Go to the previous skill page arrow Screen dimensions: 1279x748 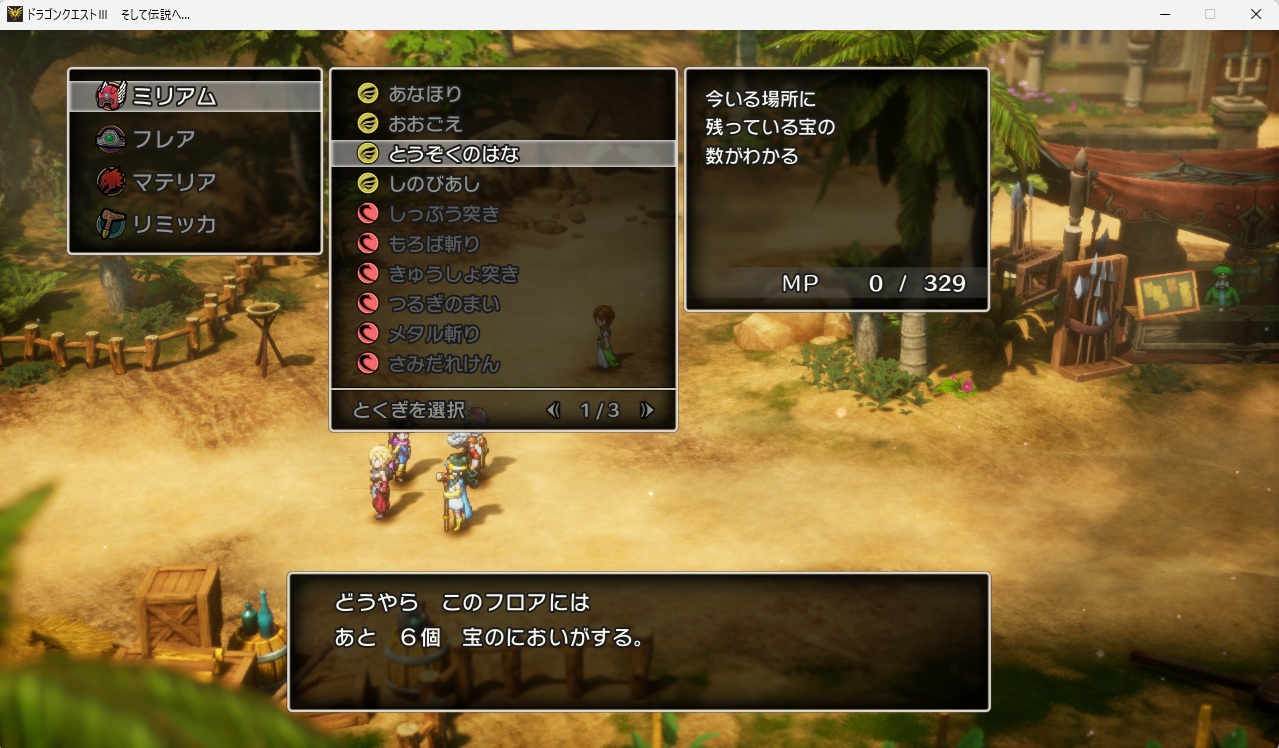click(553, 410)
